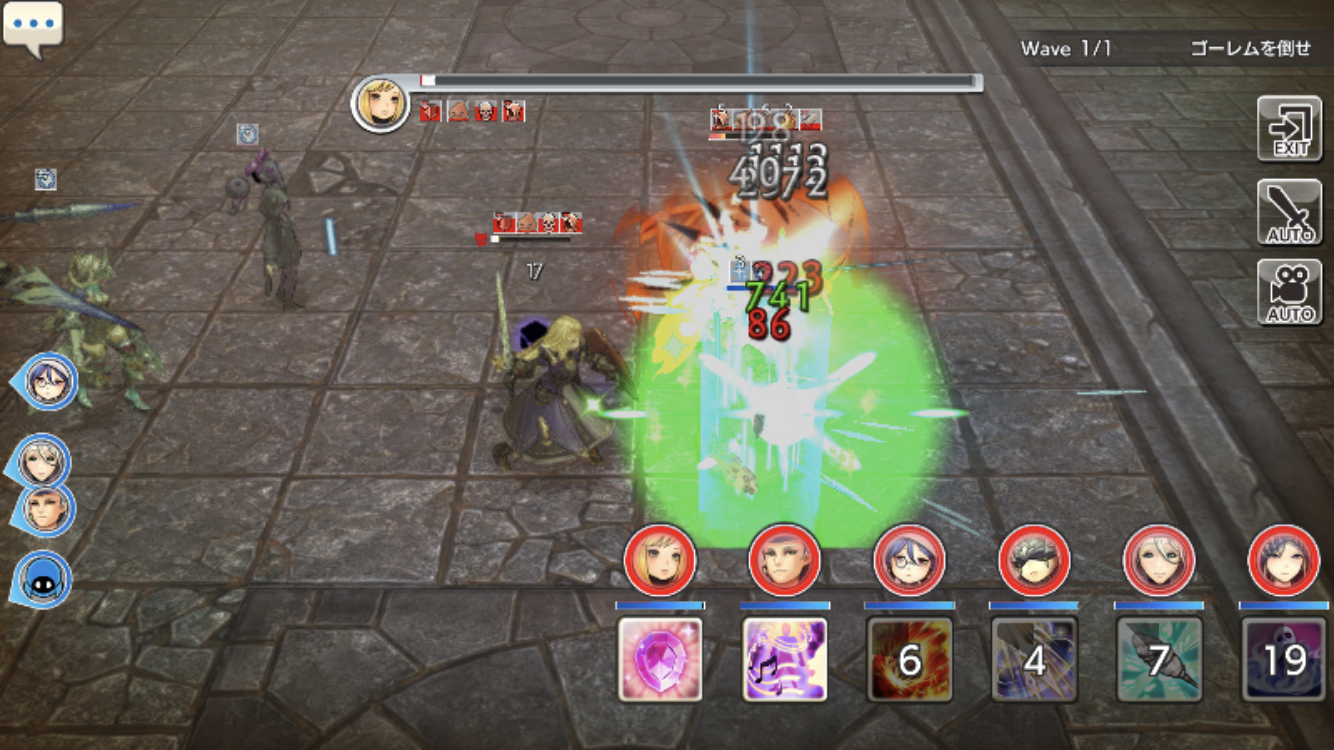This screenshot has height=750, width=1334.
Task: Tap the skill icon with cooldown 4
Action: (1034, 659)
